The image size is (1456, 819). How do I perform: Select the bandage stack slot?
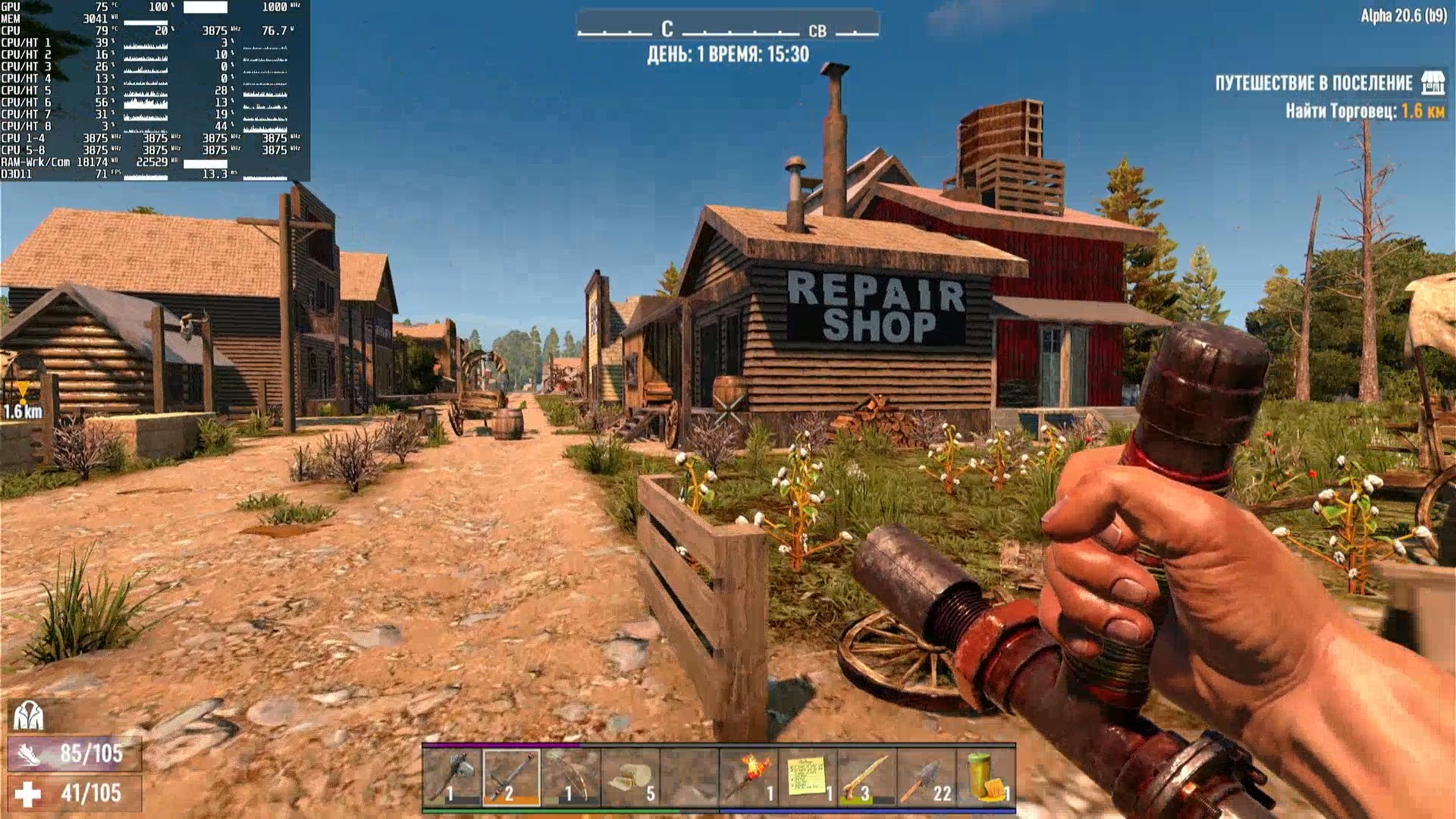[x=629, y=778]
